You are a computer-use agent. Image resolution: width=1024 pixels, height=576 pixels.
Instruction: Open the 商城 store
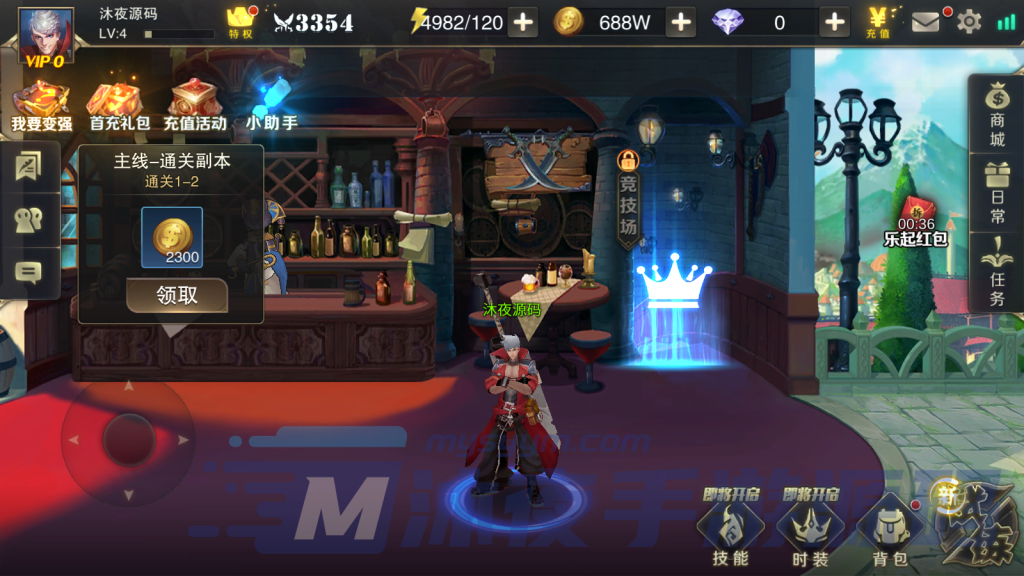click(996, 114)
